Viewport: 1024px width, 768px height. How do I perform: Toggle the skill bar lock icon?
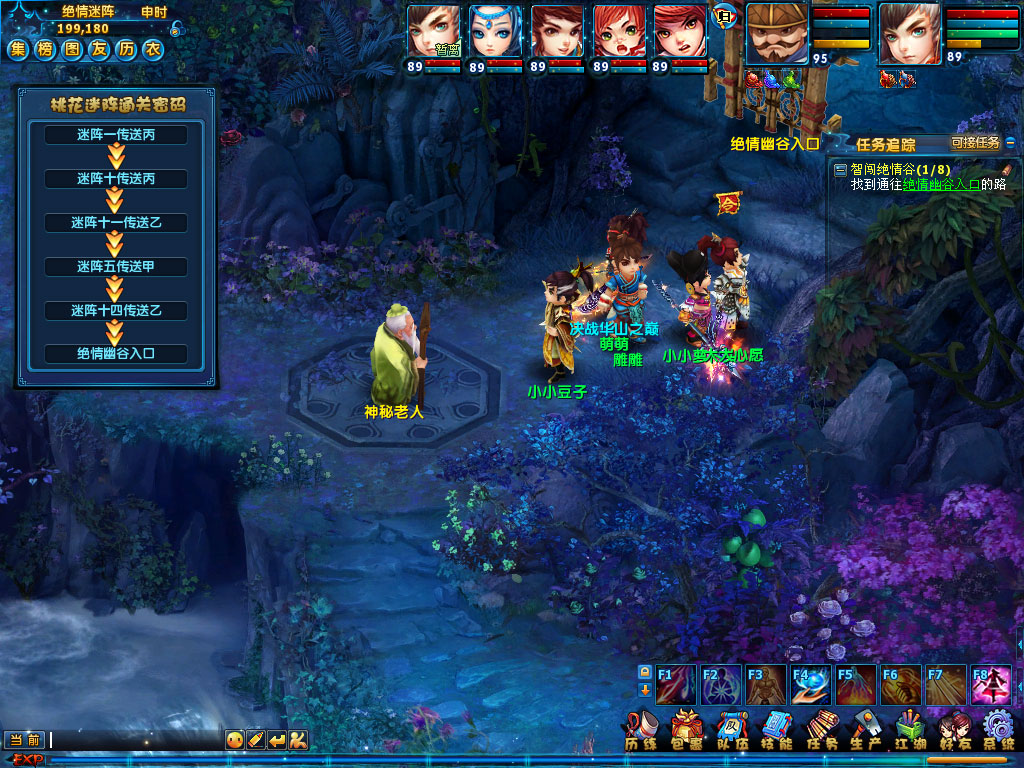[645, 672]
